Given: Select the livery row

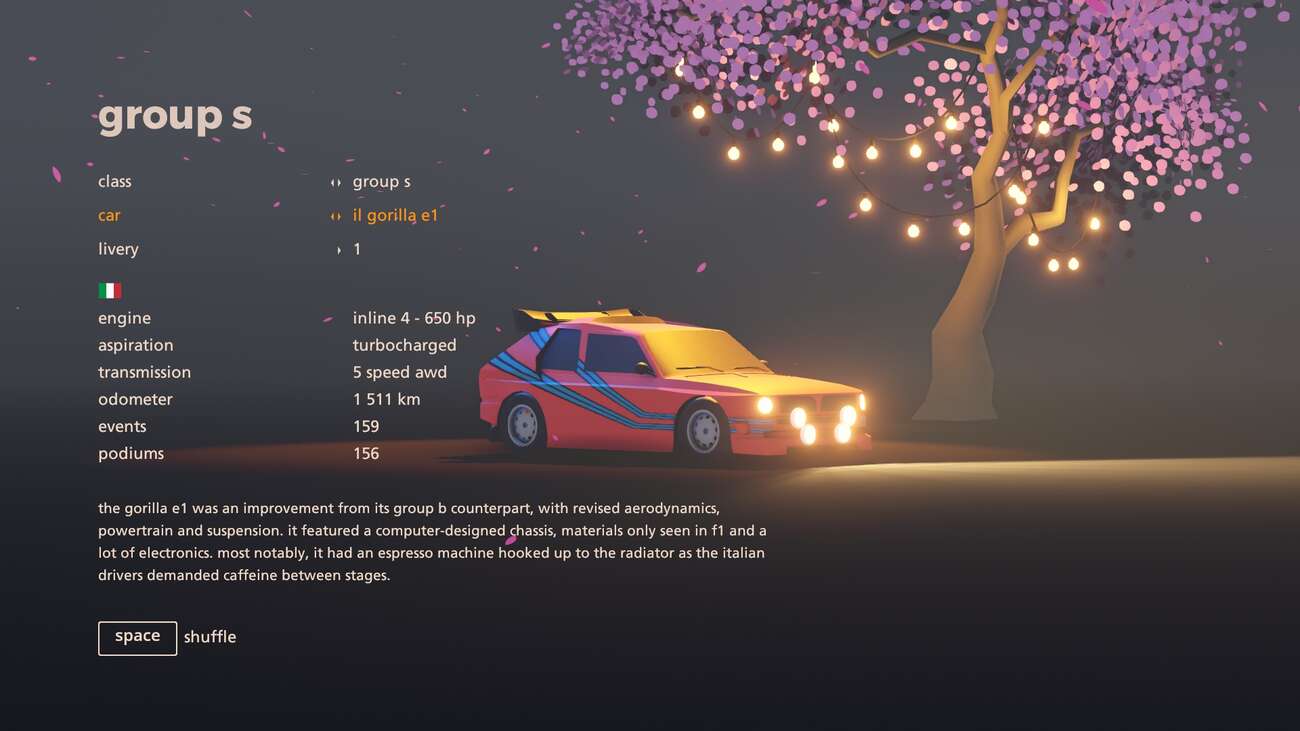Looking at the screenshot, I should tap(118, 250).
